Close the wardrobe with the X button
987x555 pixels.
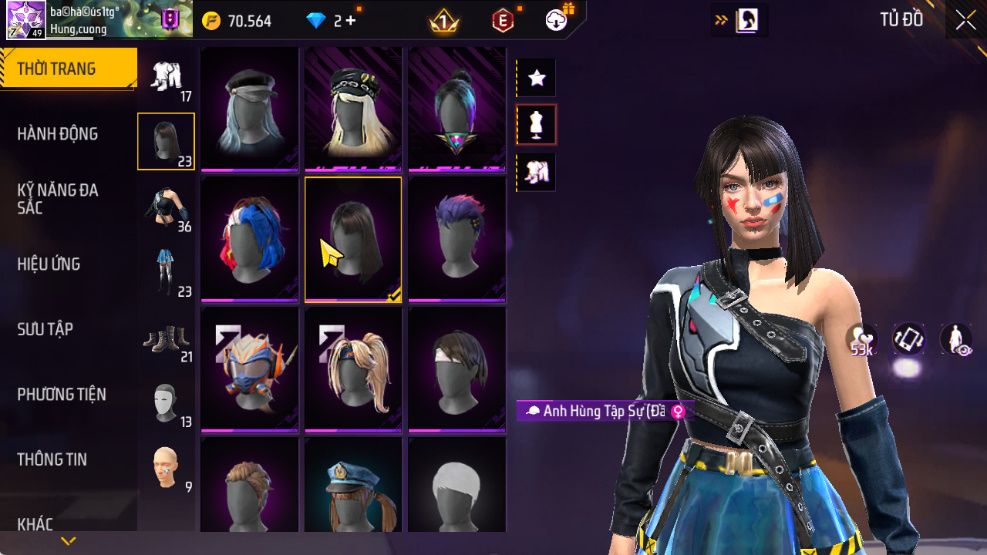(x=965, y=20)
